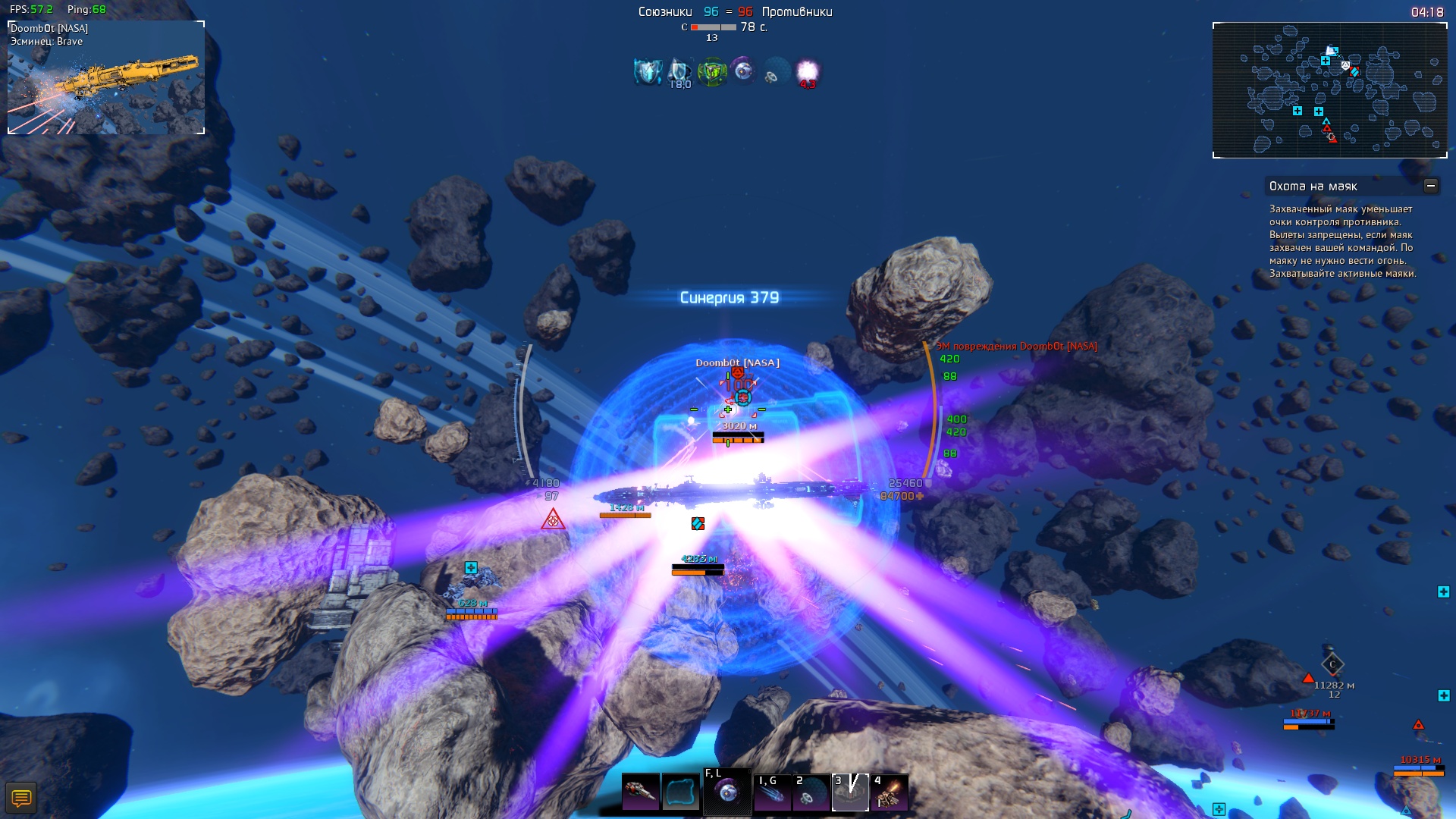Click the crystal shield buff with timer 18,0
The image size is (1456, 819).
pos(679,72)
